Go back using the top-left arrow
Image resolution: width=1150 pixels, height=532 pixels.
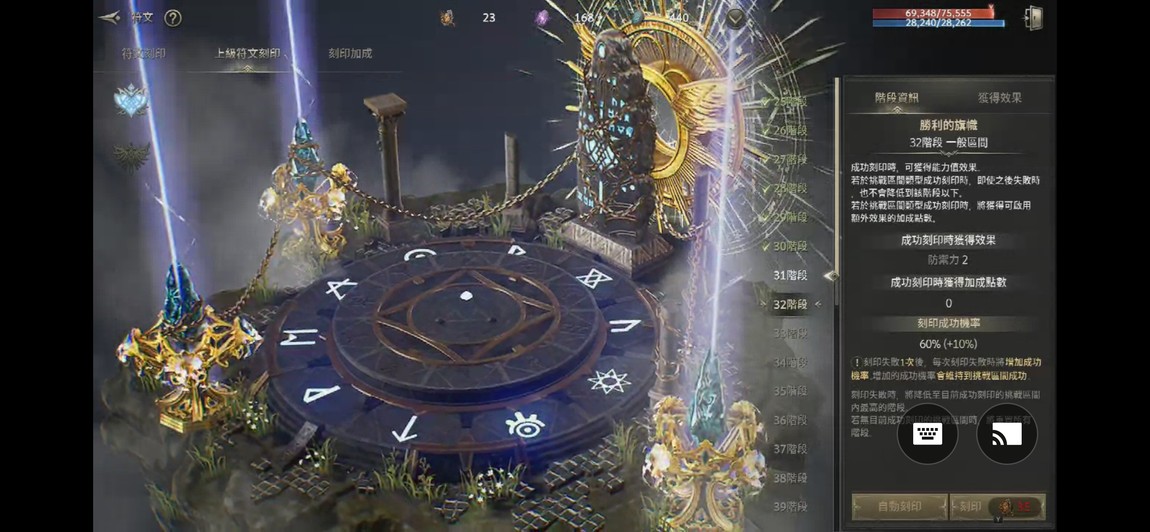pyautogui.click(x=109, y=17)
